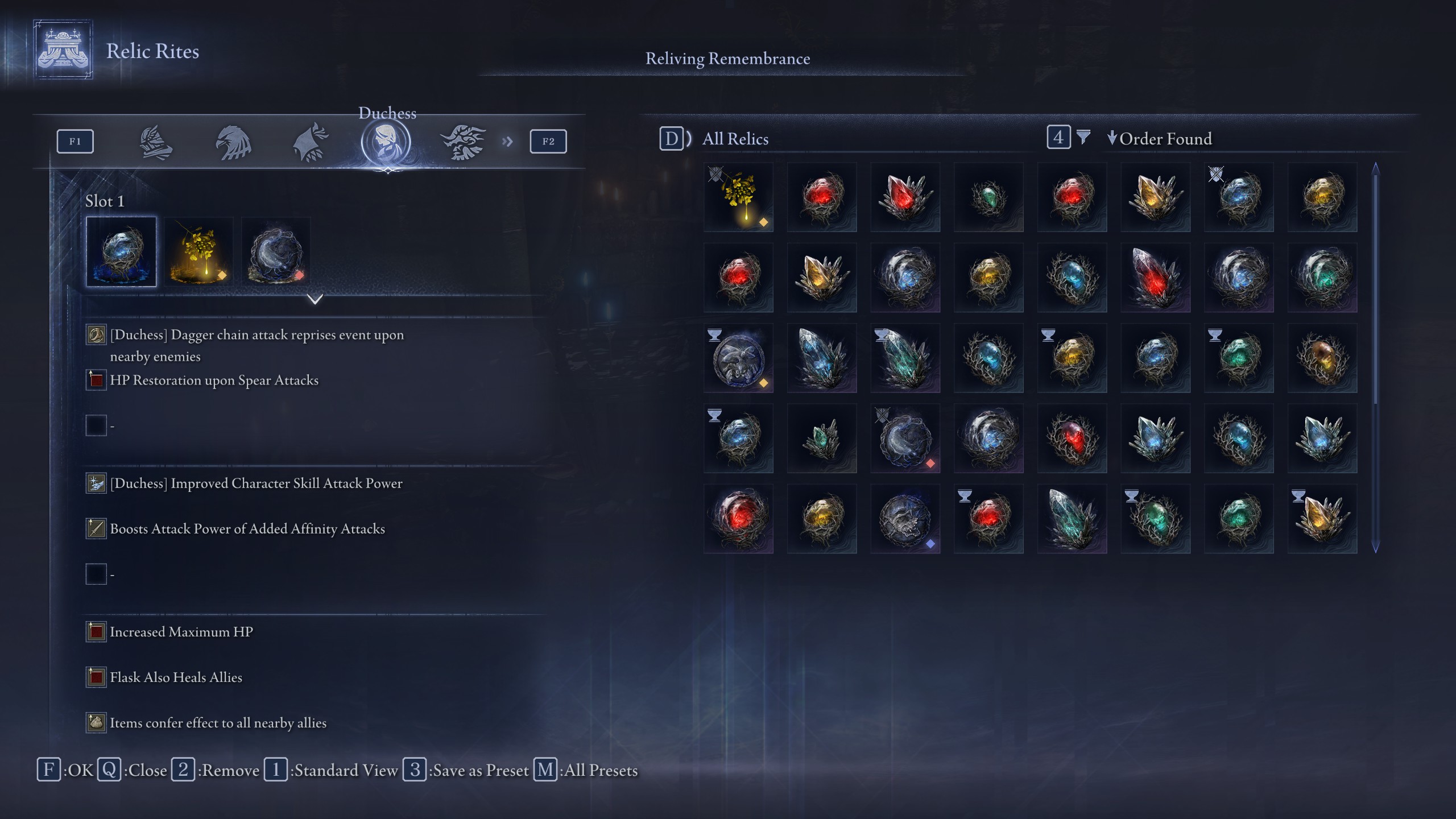Select the equipped crescent moon relic slot

276,251
